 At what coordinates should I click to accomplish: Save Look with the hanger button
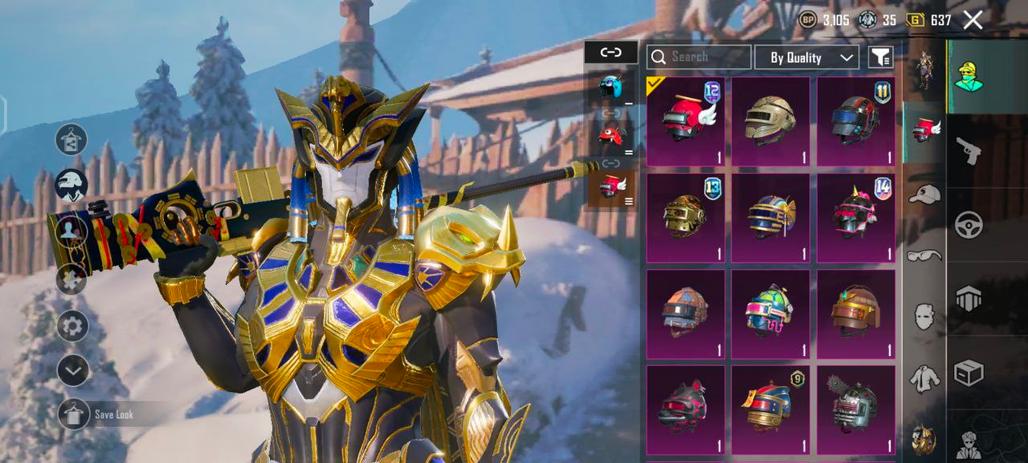[73, 414]
